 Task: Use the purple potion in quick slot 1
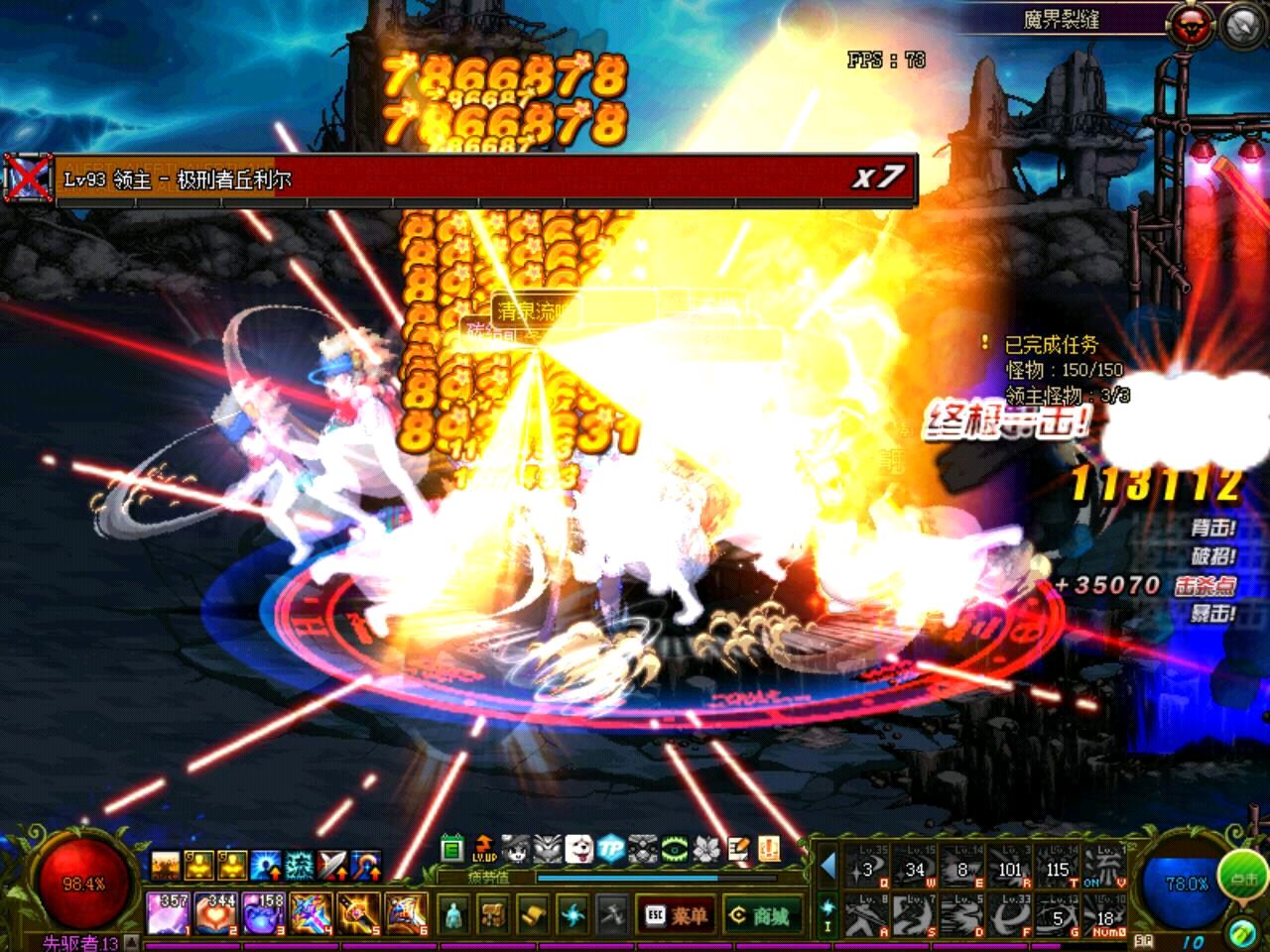coord(168,913)
